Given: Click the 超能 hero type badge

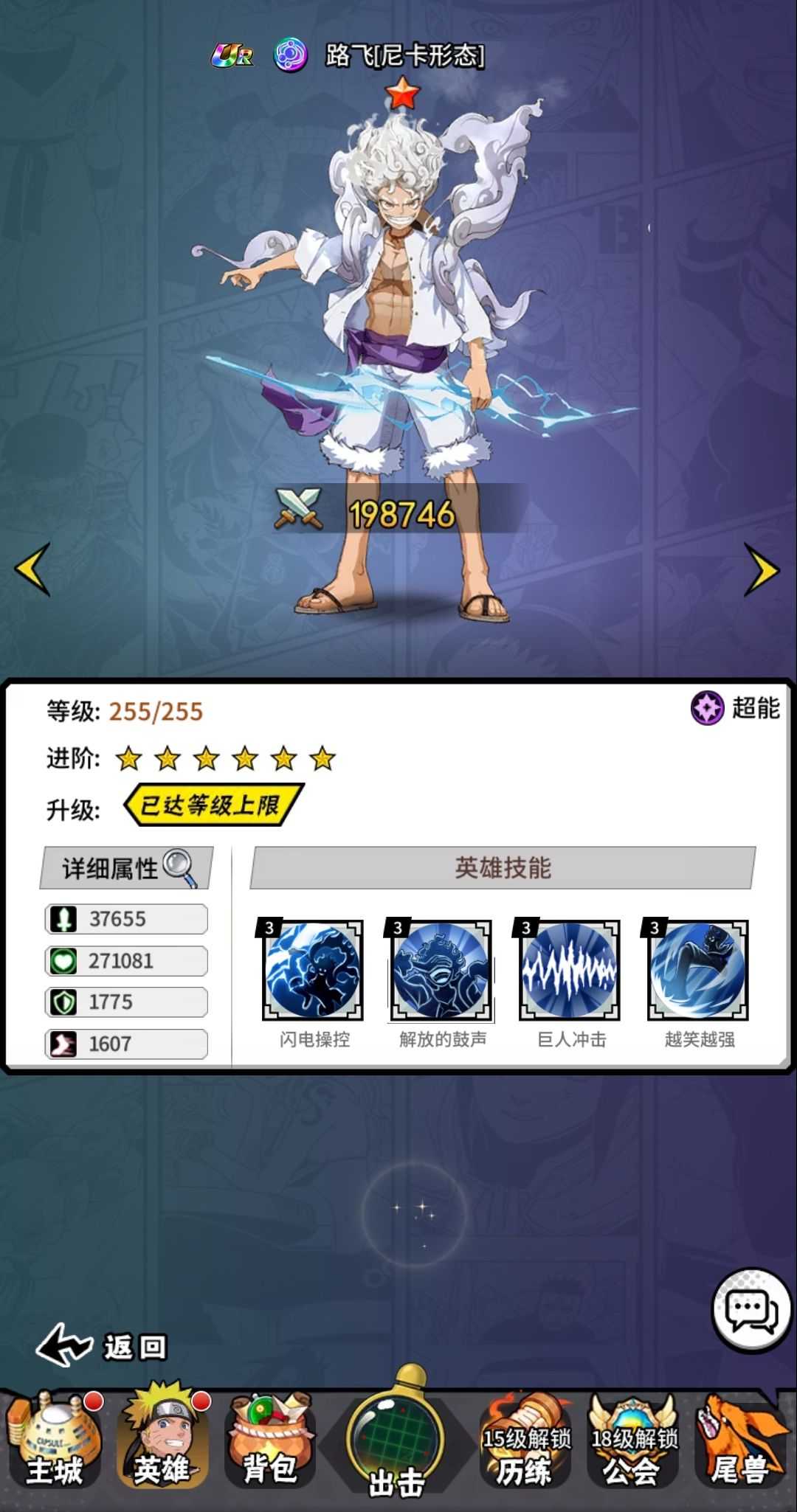Looking at the screenshot, I should [x=736, y=708].
